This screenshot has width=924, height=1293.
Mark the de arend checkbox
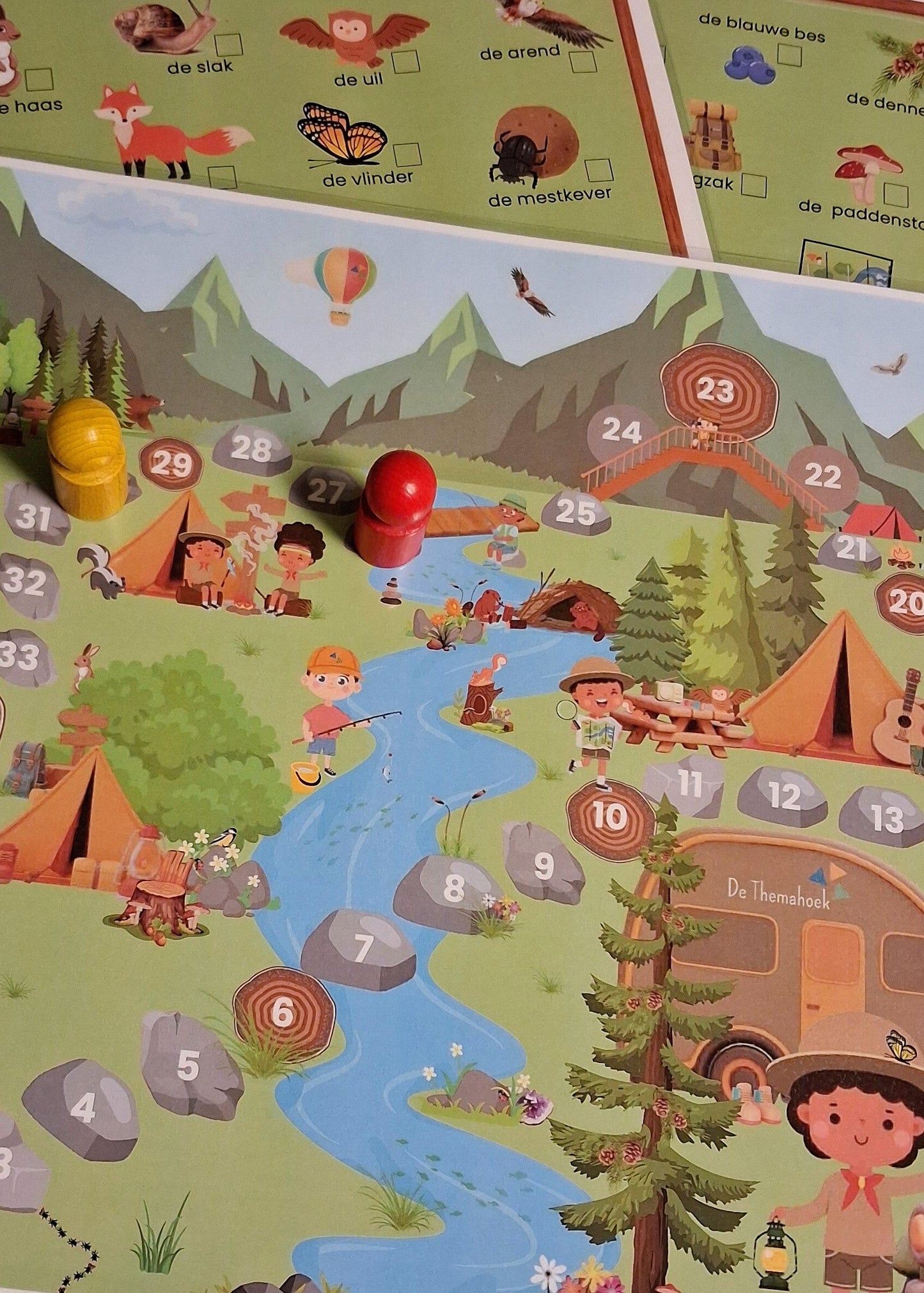[x=582, y=62]
